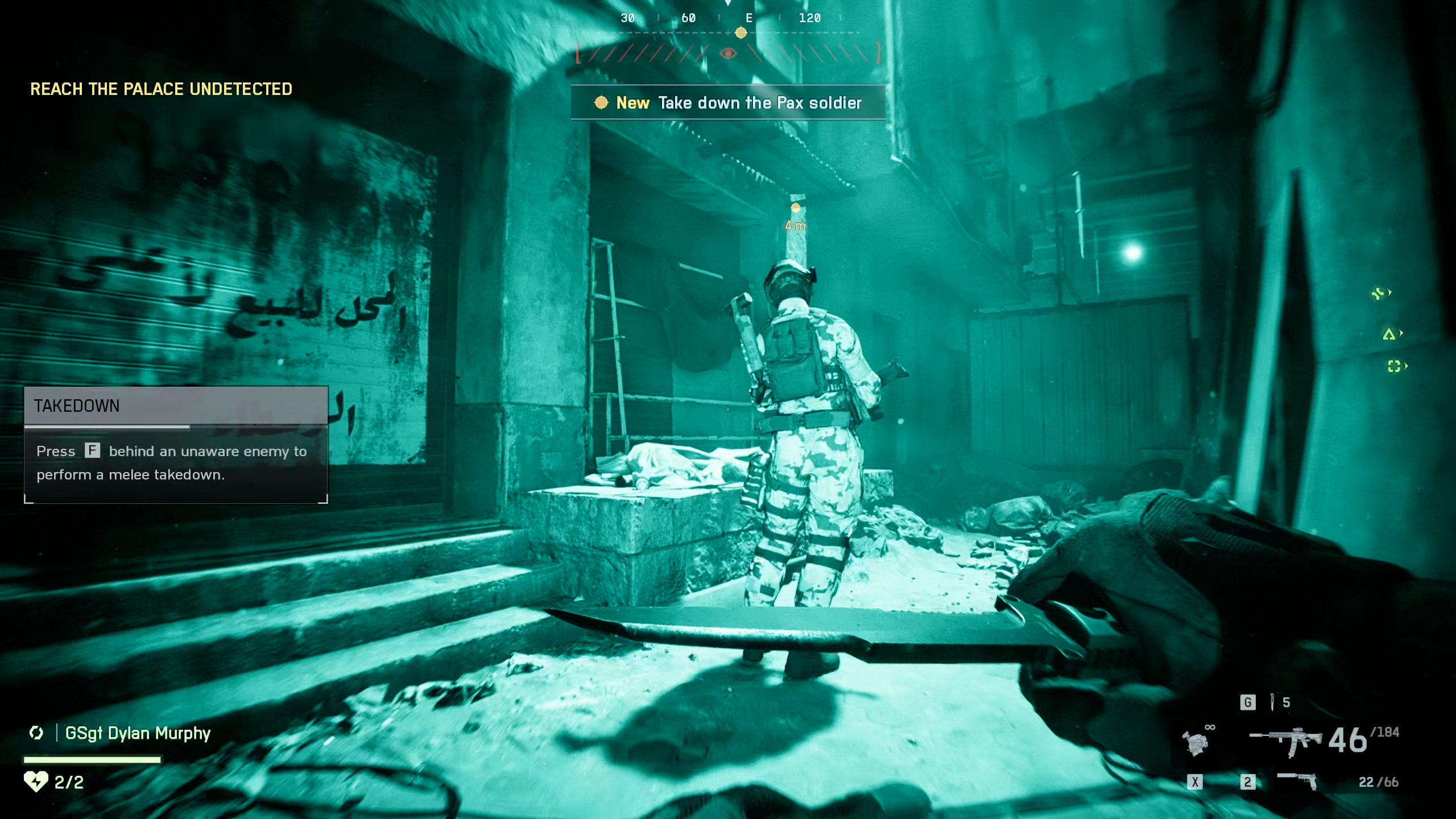This screenshot has height=819, width=1456.
Task: Select the wrench squad-mate marker
Action: click(1378, 293)
